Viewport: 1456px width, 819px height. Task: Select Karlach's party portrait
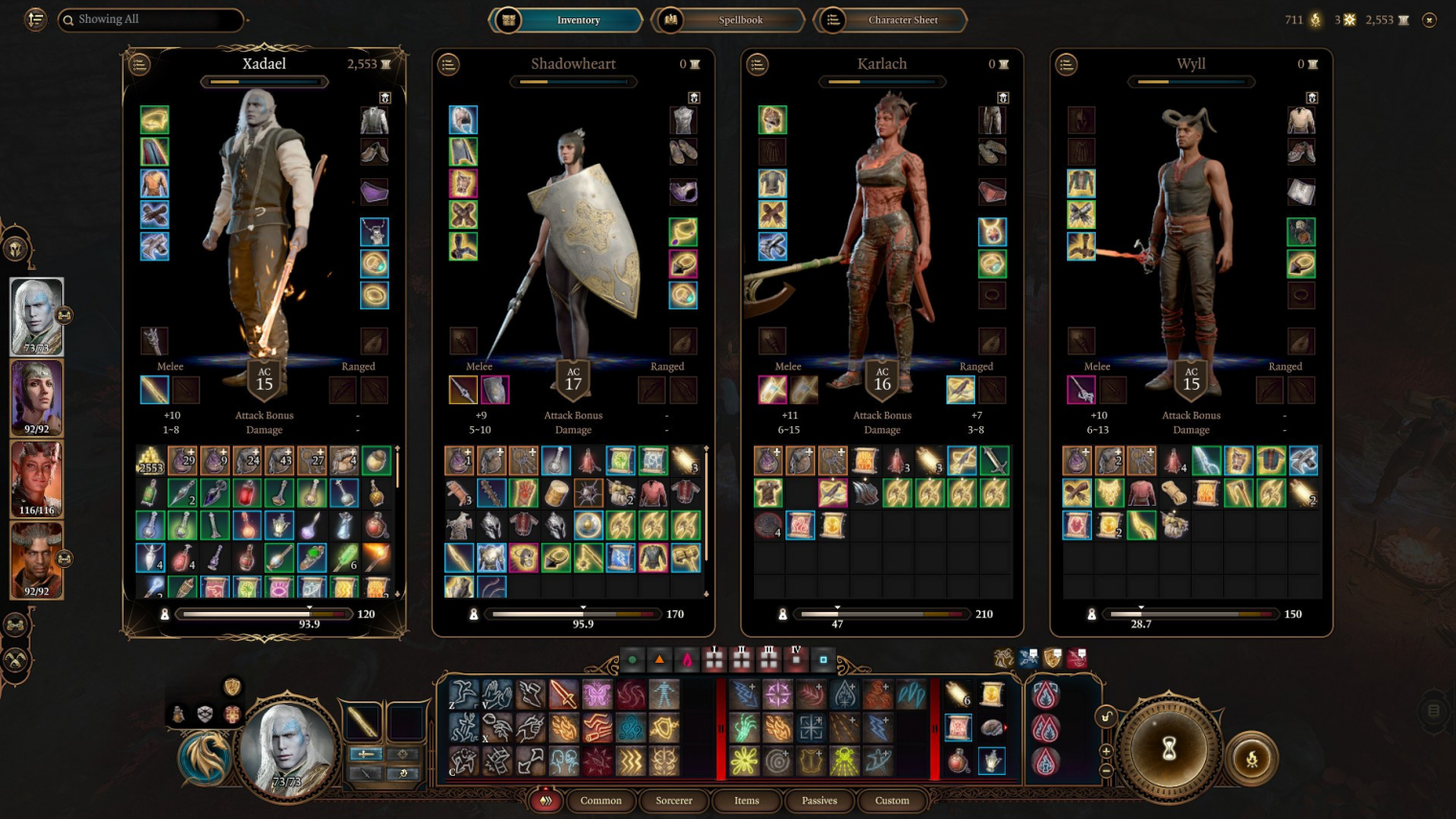pos(36,479)
